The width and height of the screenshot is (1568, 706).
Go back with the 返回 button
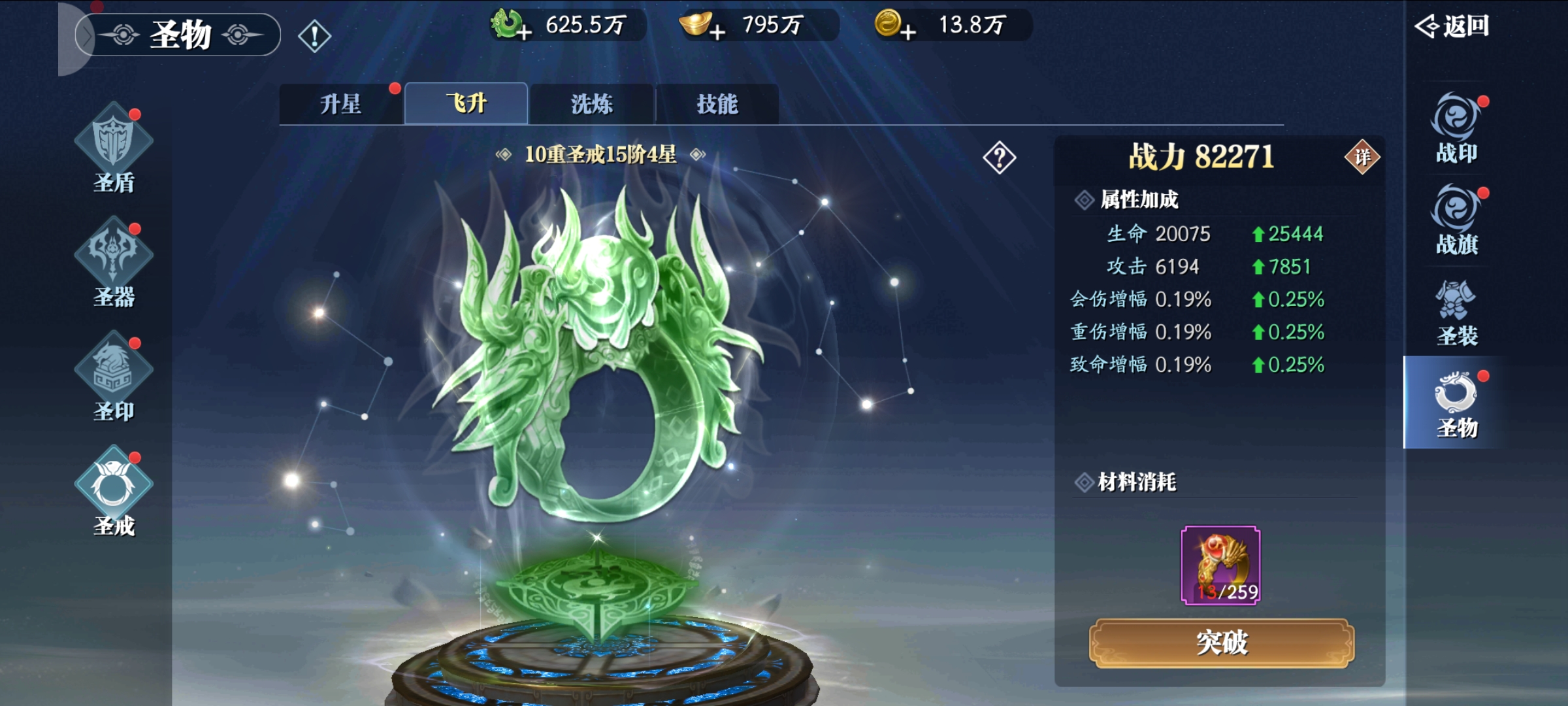(1452, 26)
